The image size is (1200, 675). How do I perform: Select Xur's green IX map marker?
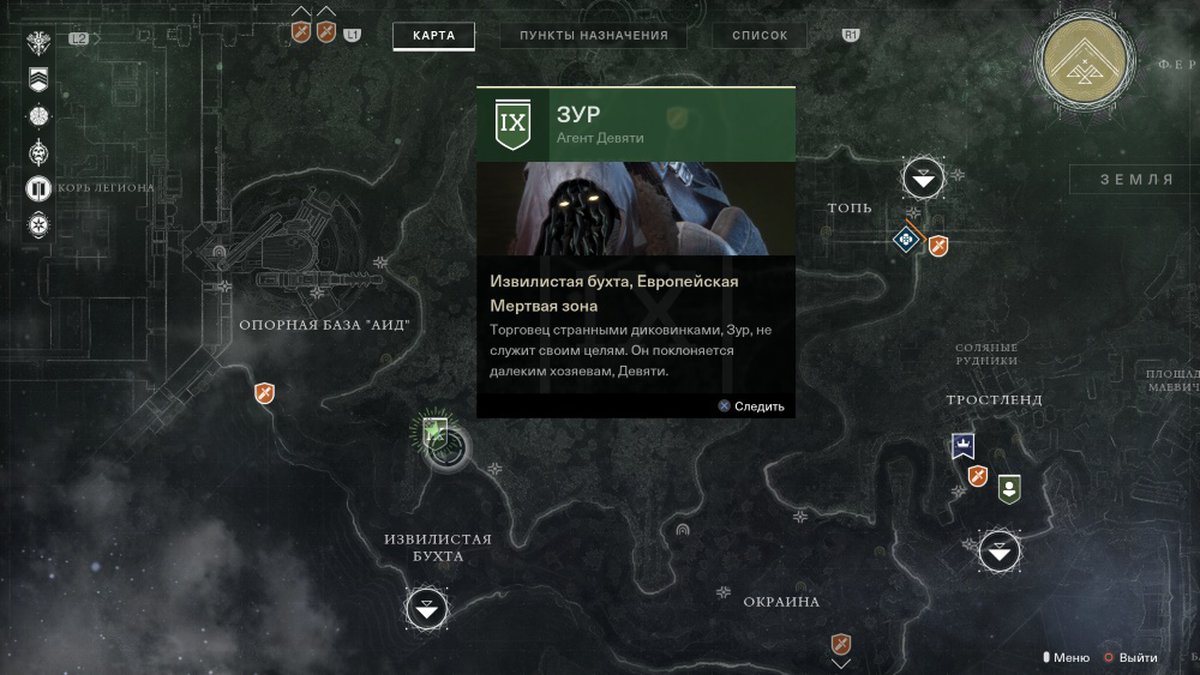click(x=433, y=432)
